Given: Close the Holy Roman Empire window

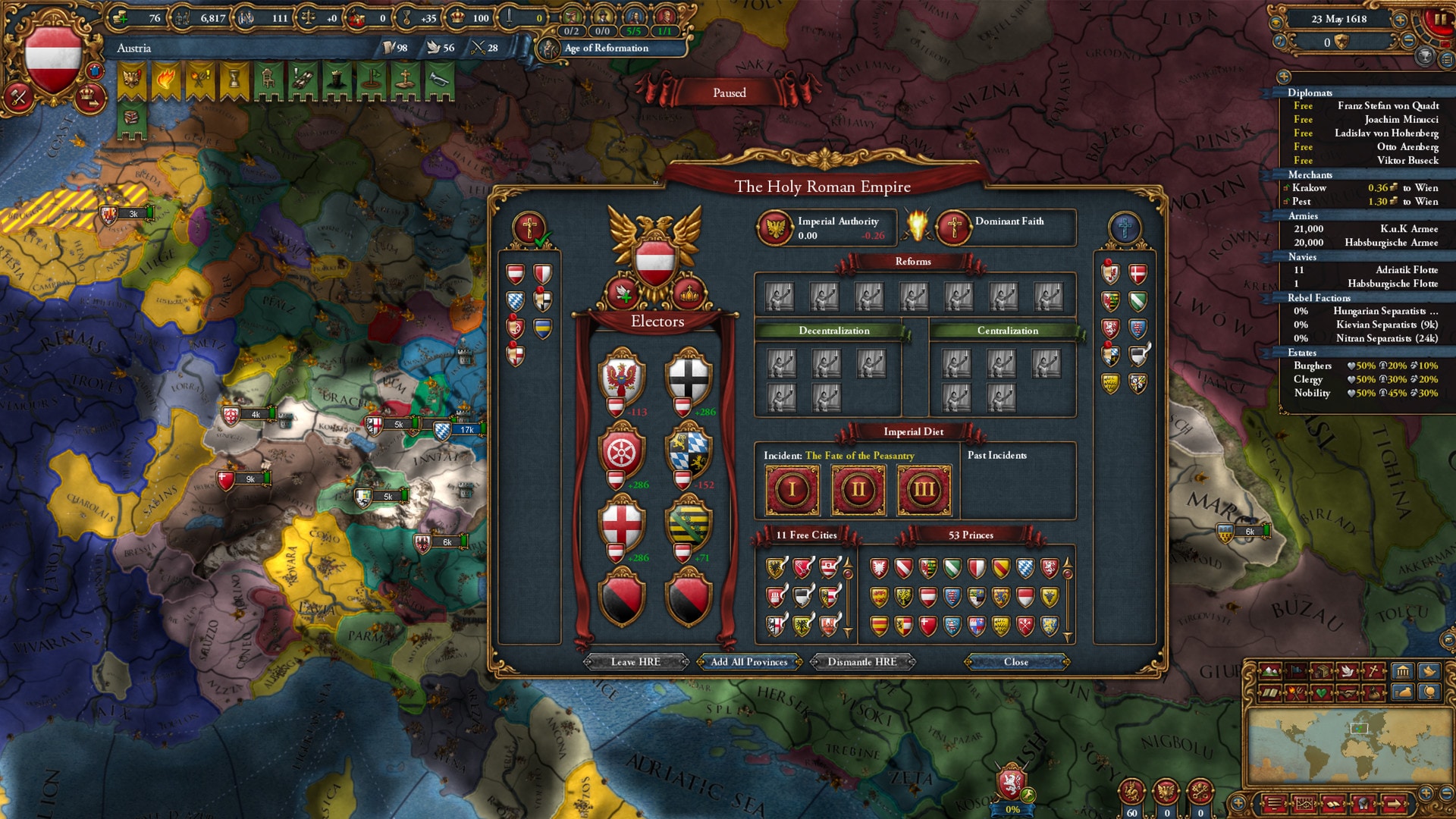Looking at the screenshot, I should coord(1016,662).
